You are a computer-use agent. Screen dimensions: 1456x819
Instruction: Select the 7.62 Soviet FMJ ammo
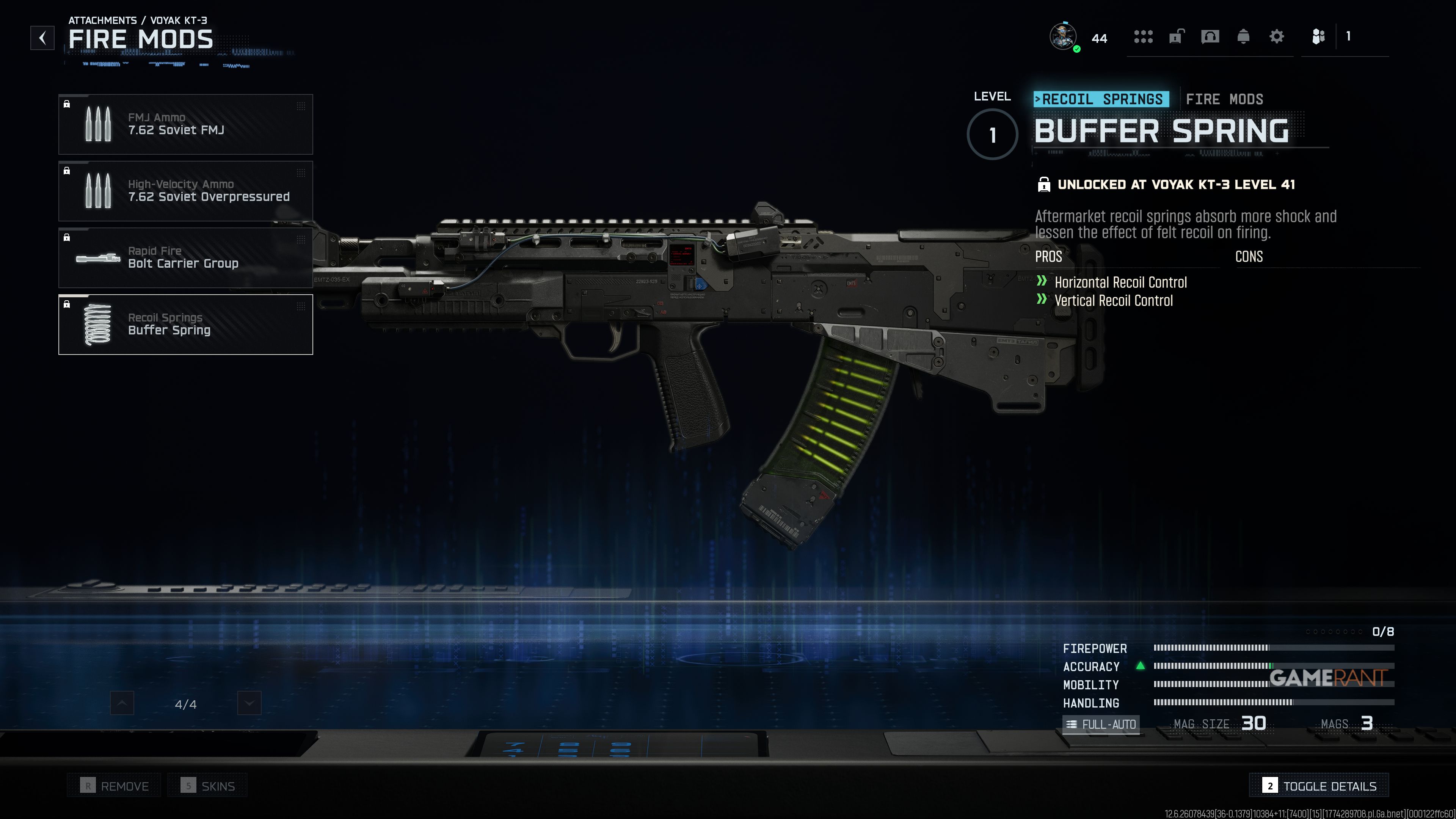(x=185, y=124)
